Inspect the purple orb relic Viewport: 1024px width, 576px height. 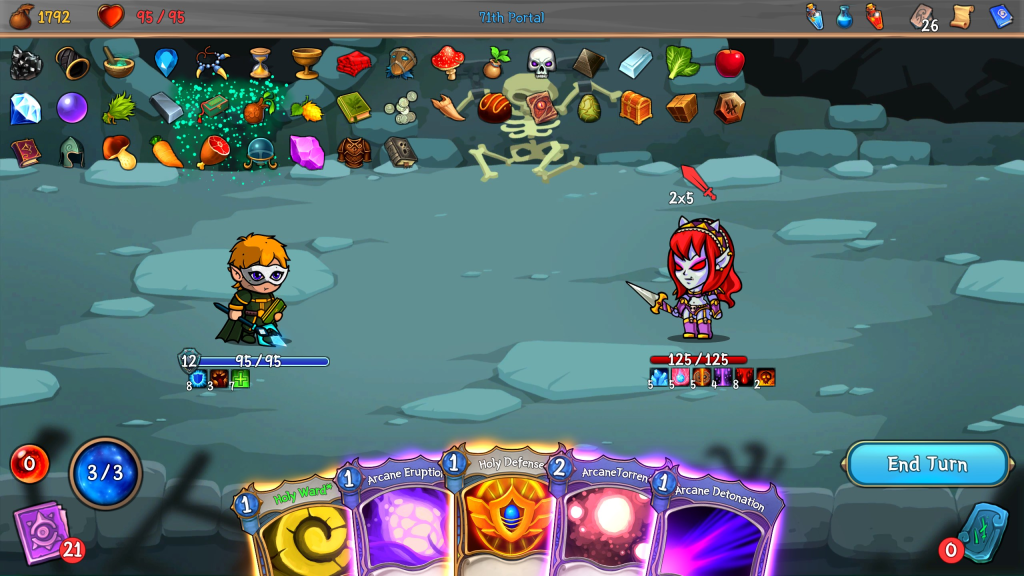point(72,107)
